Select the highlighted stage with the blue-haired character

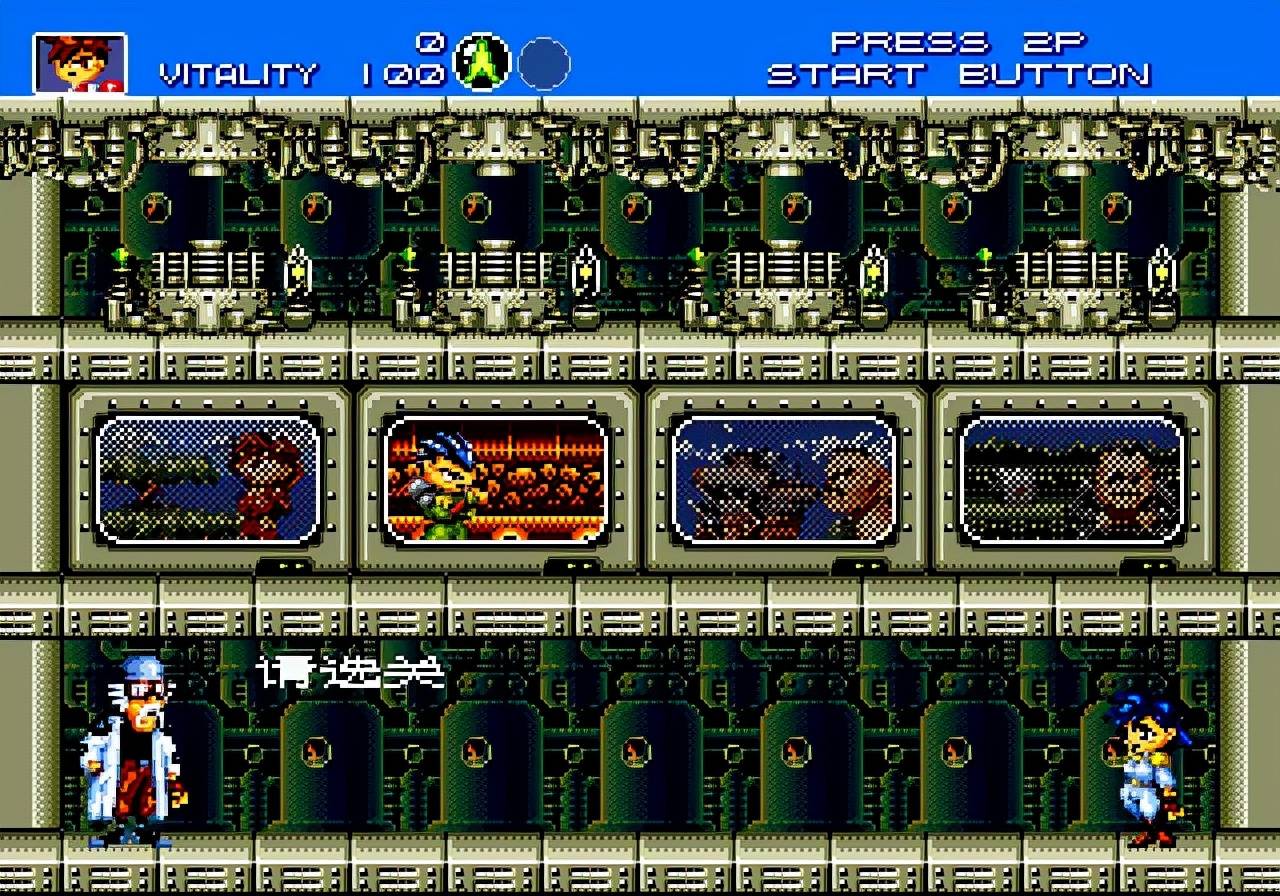point(496,479)
